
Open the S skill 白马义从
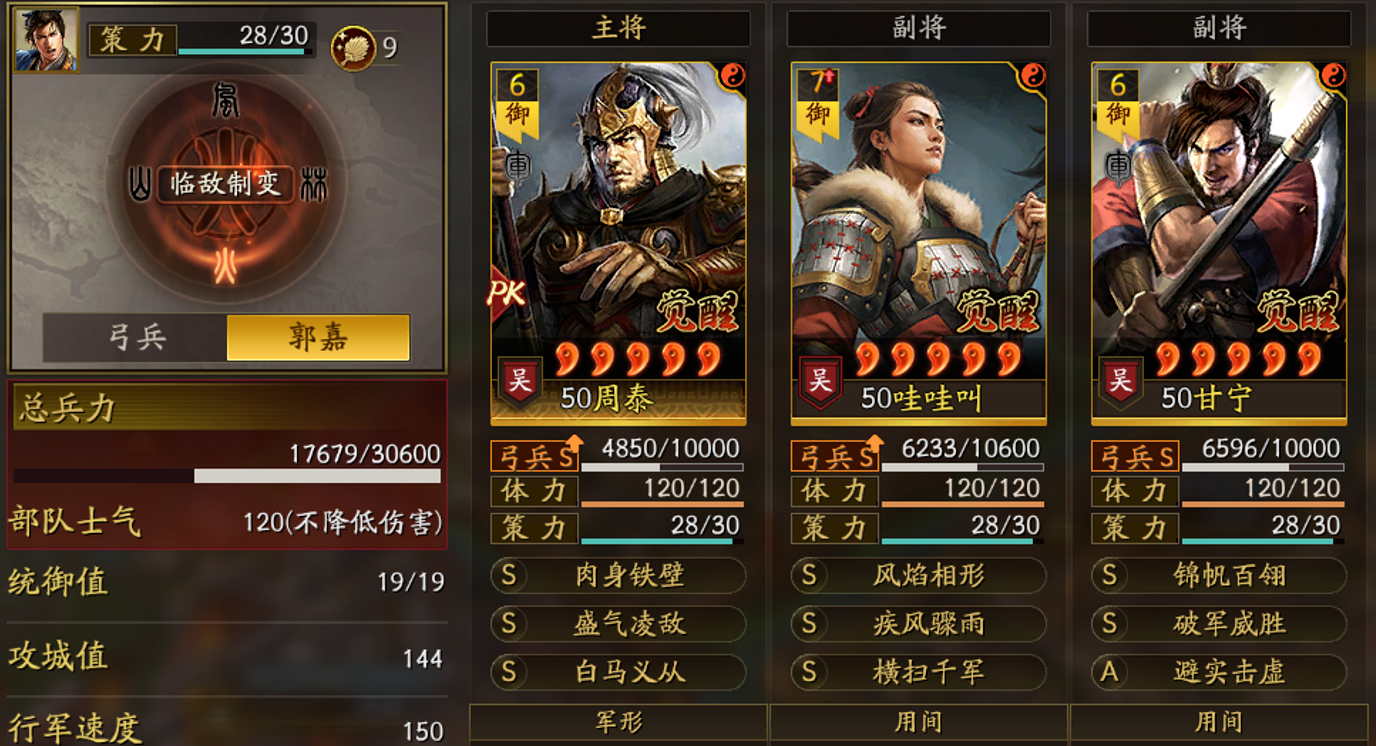[617, 672]
